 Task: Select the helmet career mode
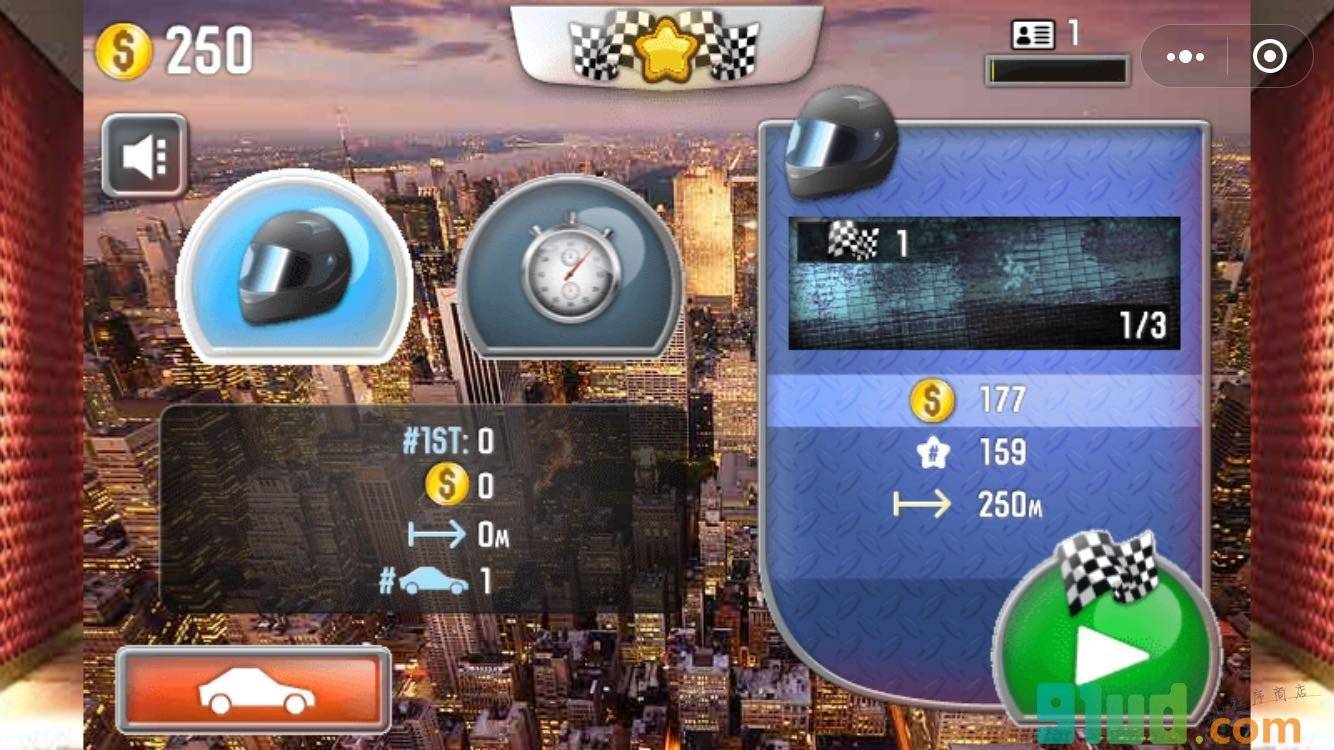(x=294, y=268)
